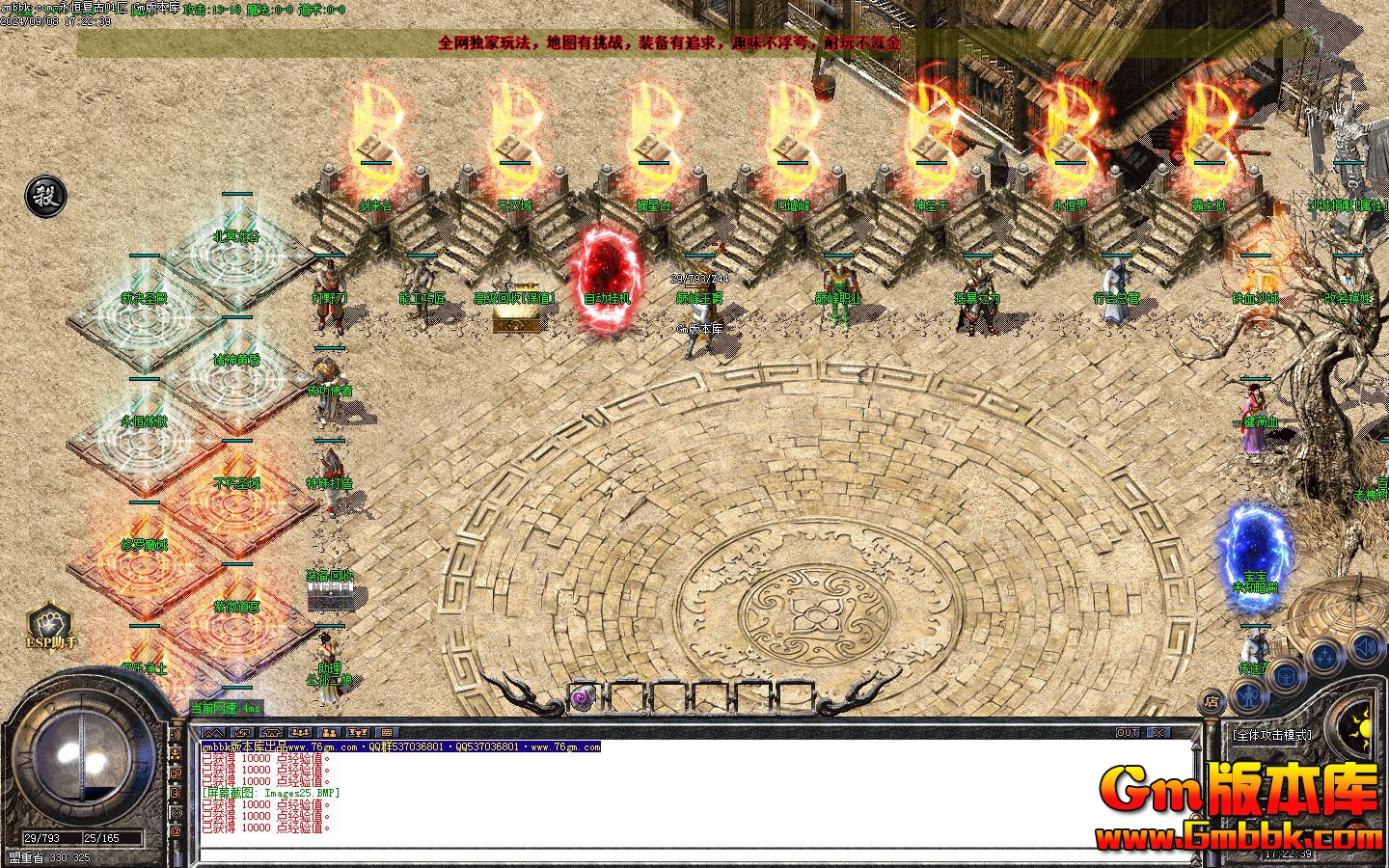
Task: Click the sun day-night indicator
Action: (1366, 729)
